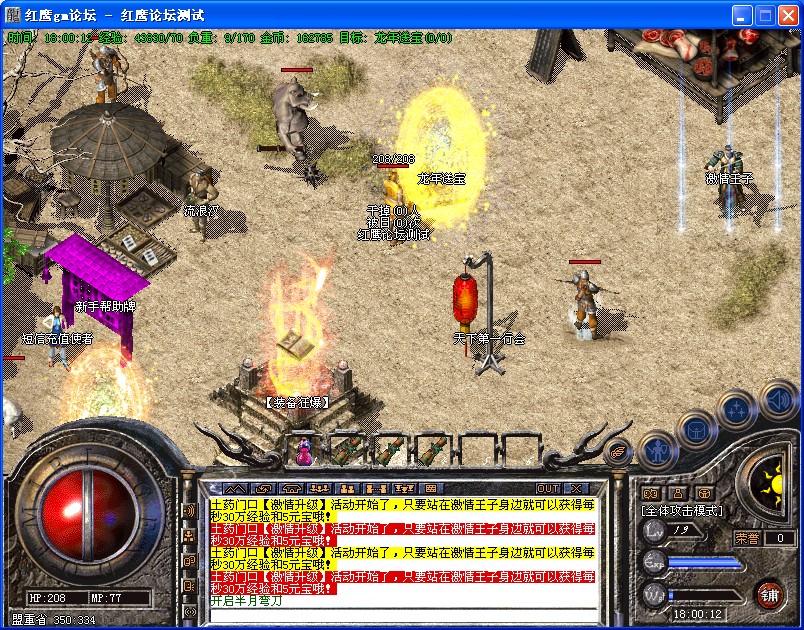Select the purple potion belt slot
Screen dimensions: 804x630
point(303,450)
